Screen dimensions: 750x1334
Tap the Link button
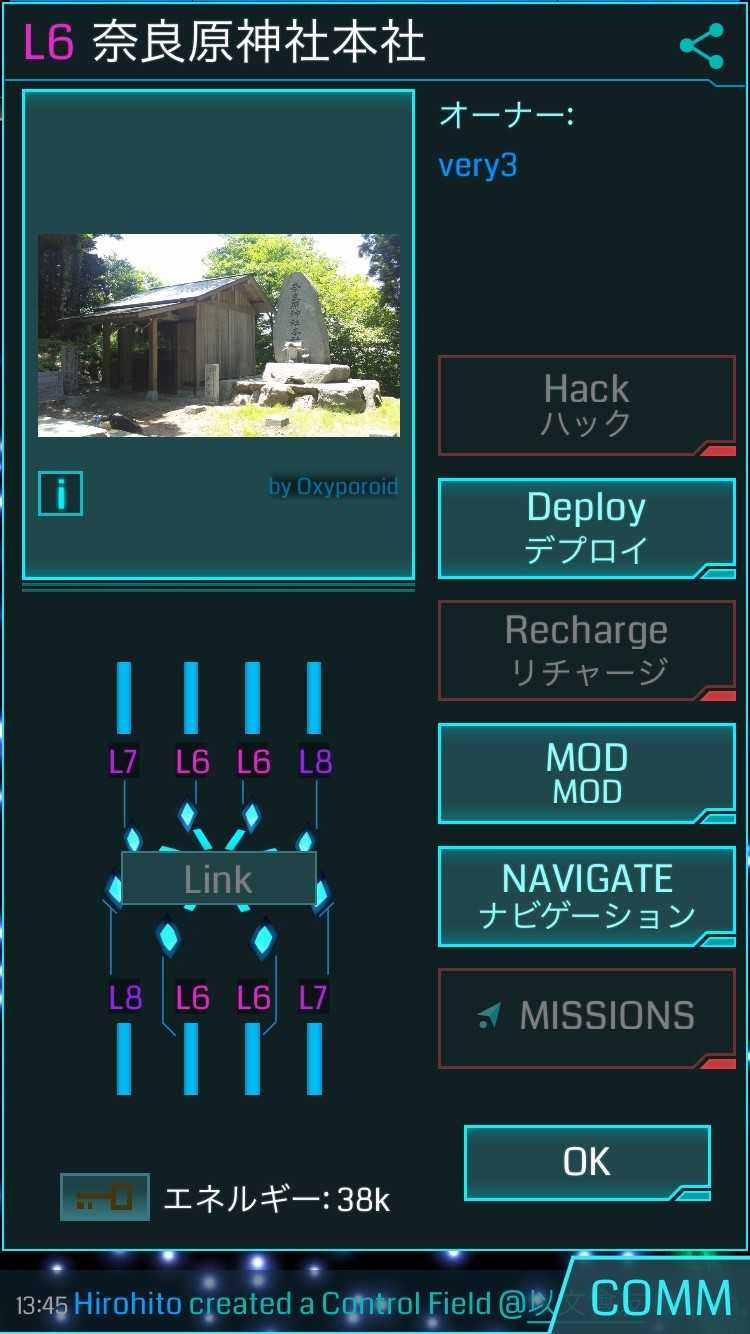(218, 879)
